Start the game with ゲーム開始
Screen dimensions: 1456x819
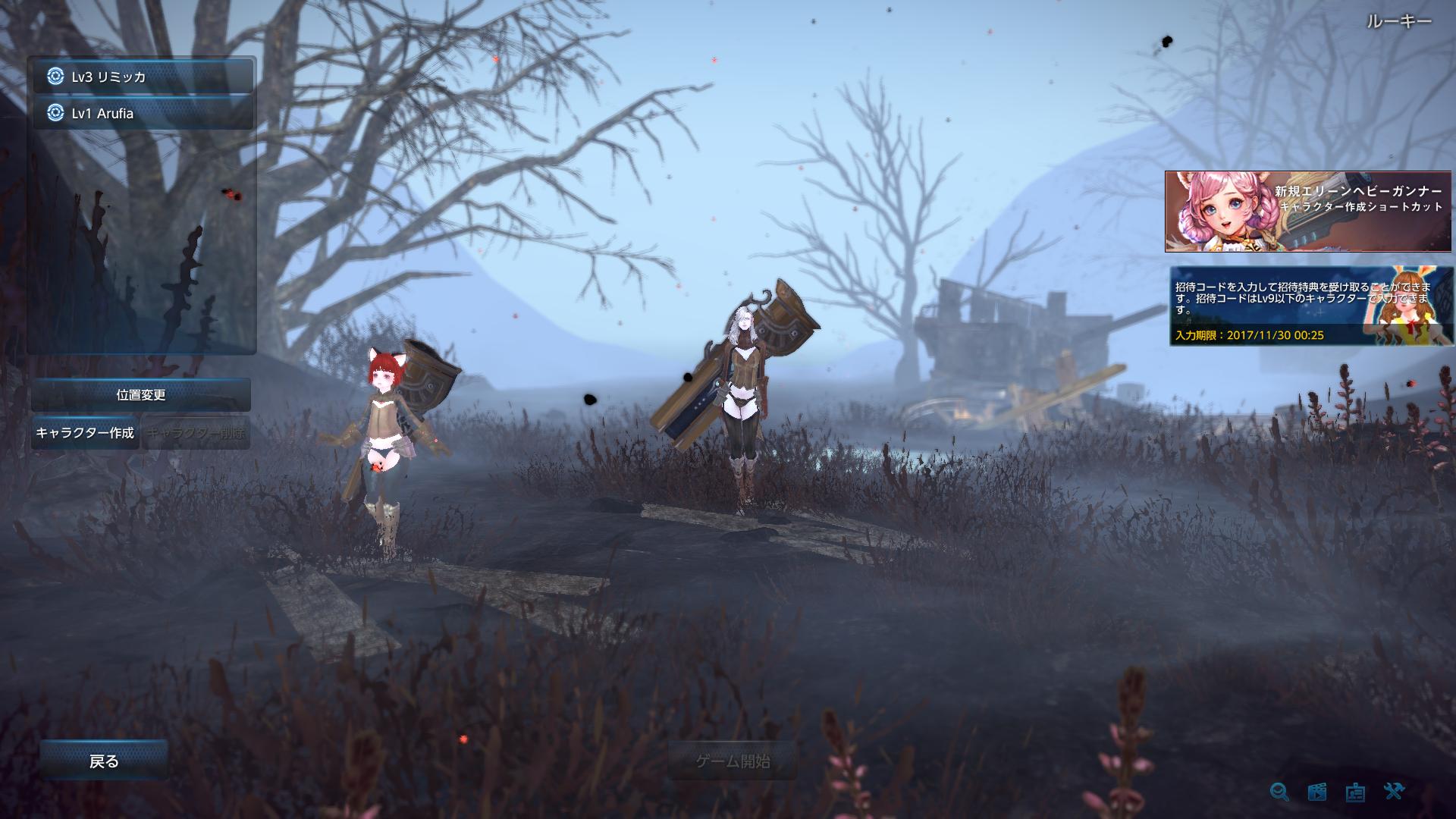[x=733, y=761]
